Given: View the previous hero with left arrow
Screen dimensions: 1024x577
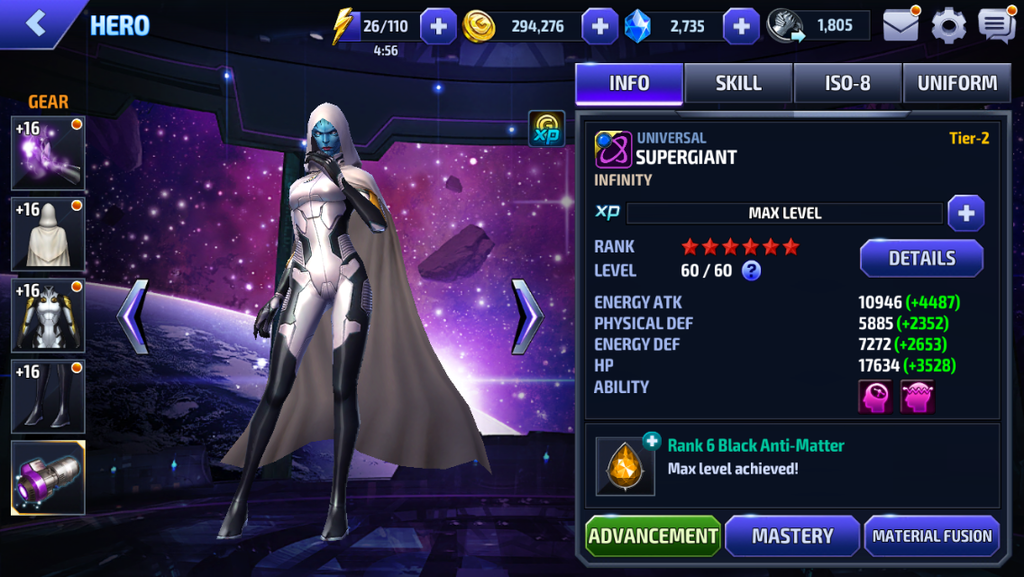Looking at the screenshot, I should coord(133,316).
